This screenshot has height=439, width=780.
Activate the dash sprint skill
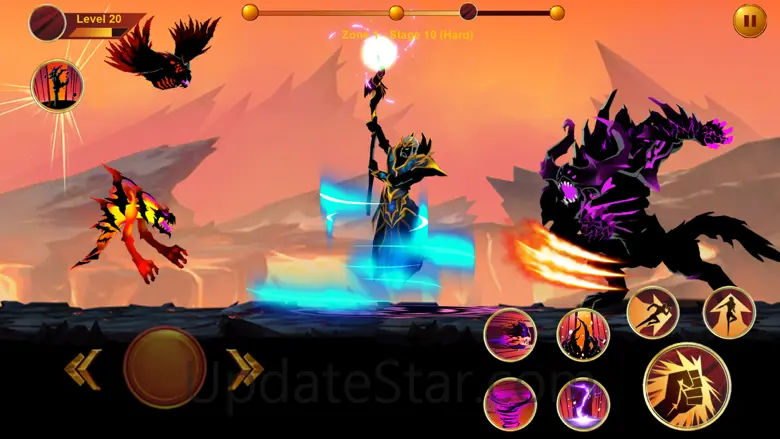(653, 312)
